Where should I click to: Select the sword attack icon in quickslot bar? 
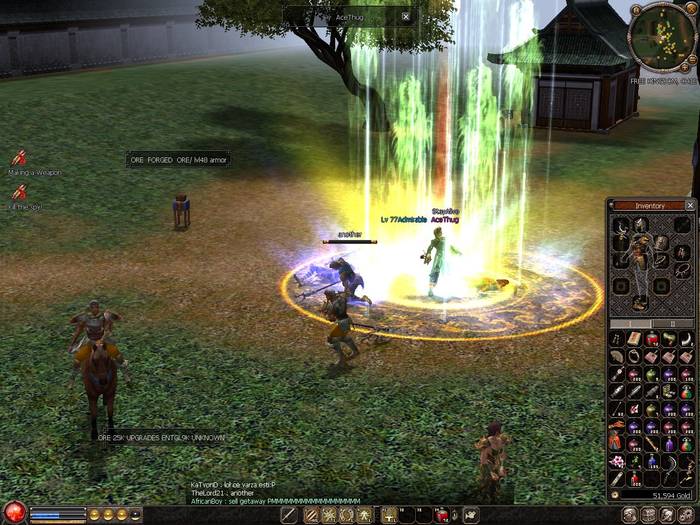(x=289, y=515)
